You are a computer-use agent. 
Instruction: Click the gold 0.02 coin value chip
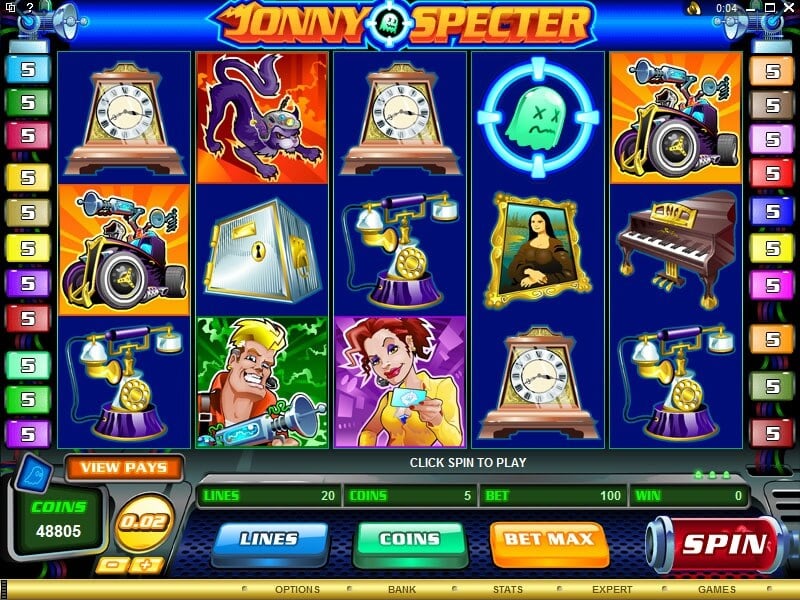(143, 522)
